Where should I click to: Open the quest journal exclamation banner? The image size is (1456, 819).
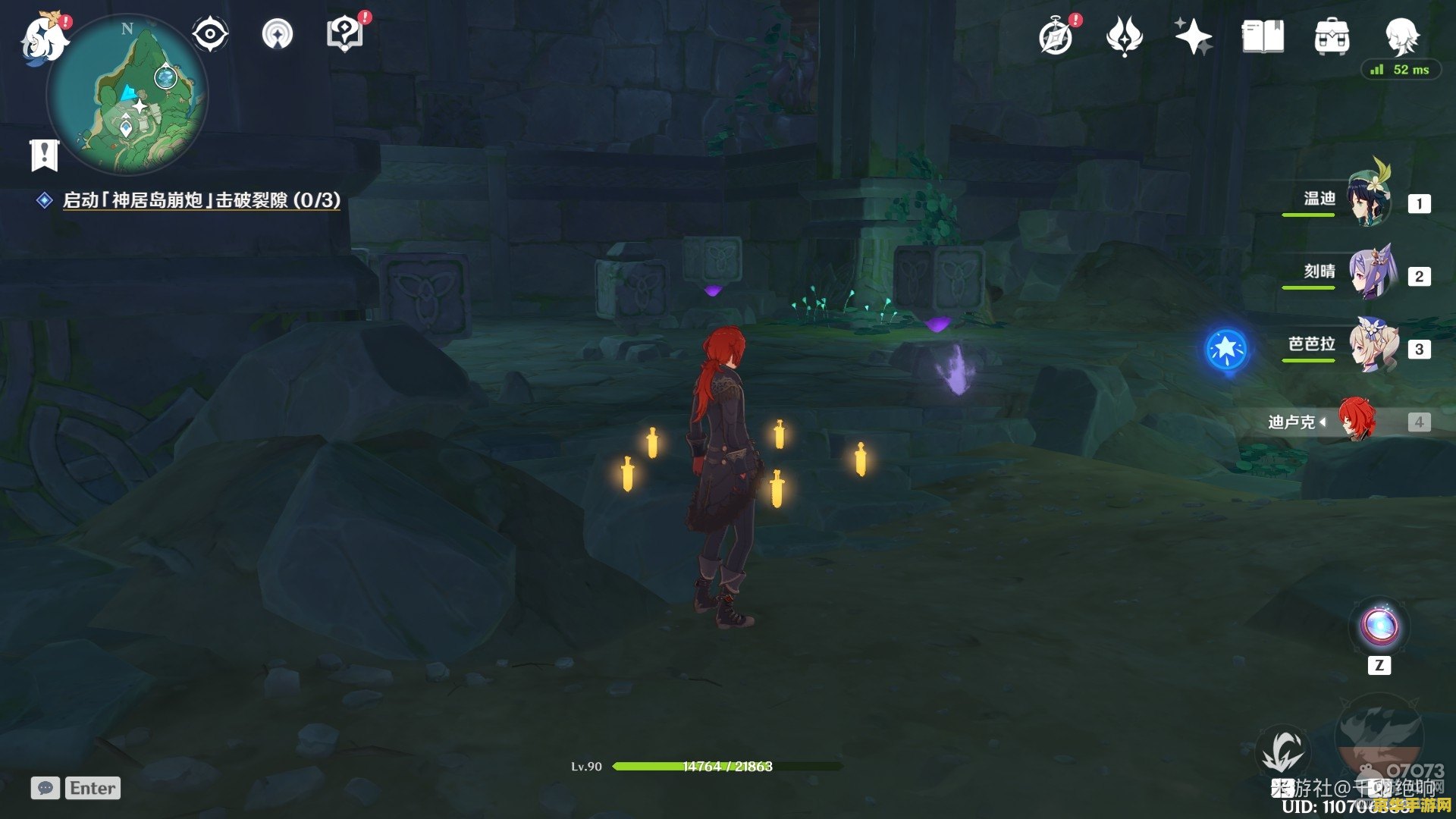44,155
